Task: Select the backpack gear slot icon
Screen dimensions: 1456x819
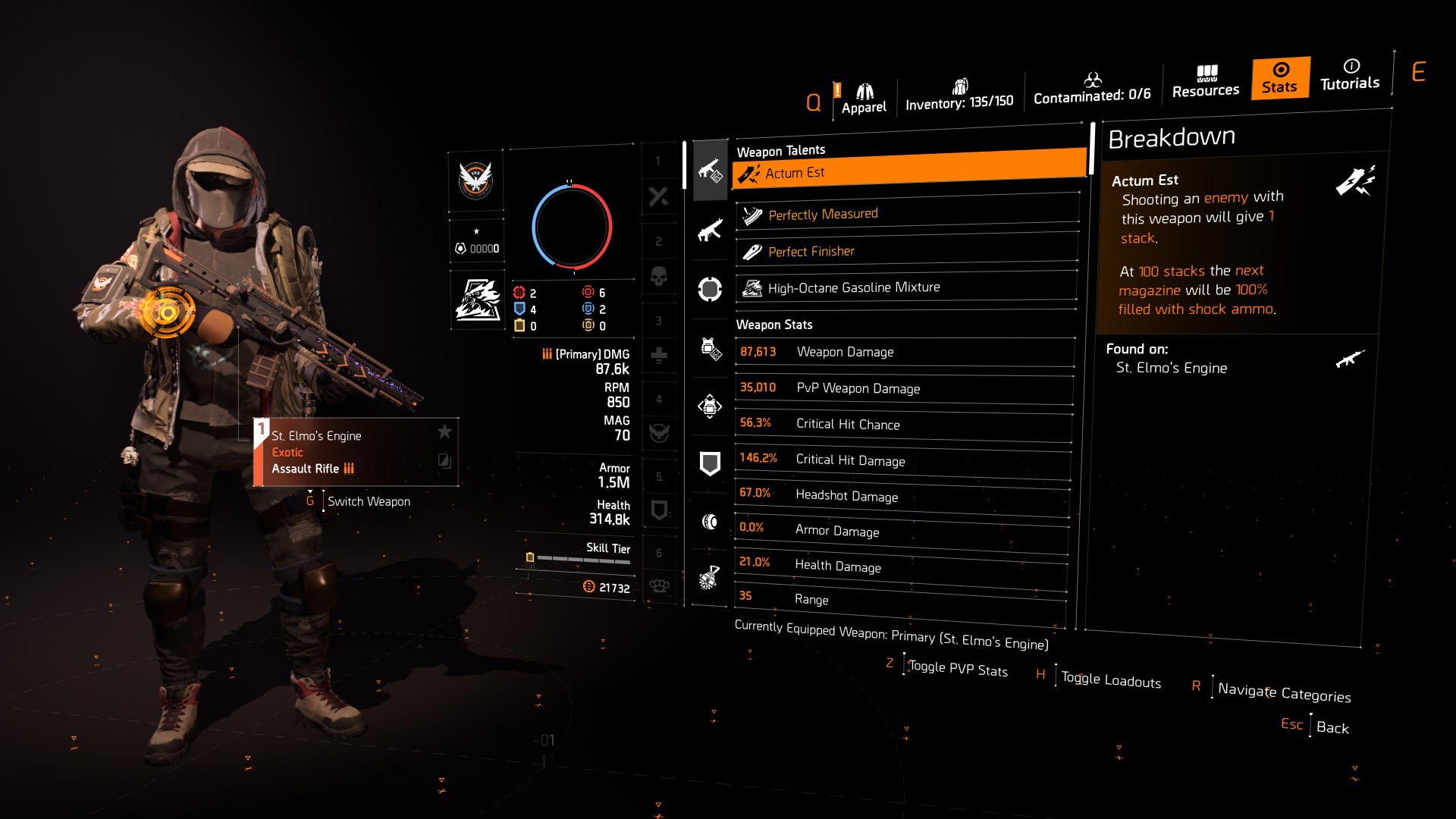Action: [710, 407]
